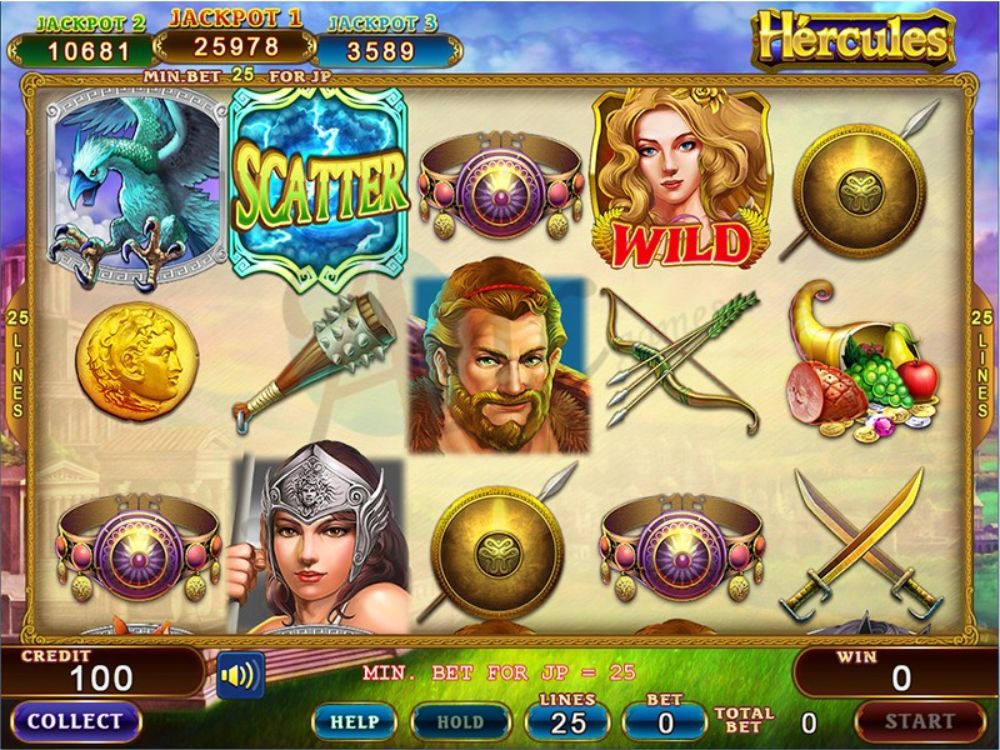
Task: Activate the Hold button
Action: 461,721
